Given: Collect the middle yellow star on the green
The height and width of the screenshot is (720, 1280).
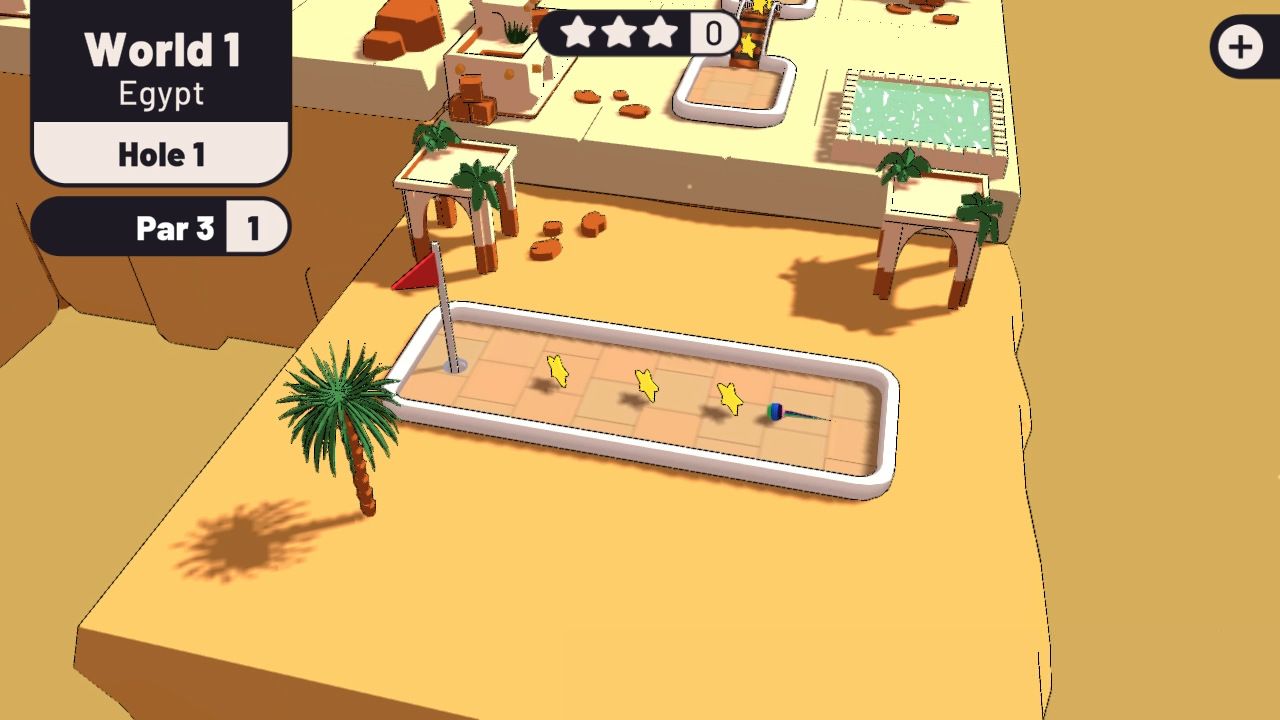Looking at the screenshot, I should [x=645, y=387].
